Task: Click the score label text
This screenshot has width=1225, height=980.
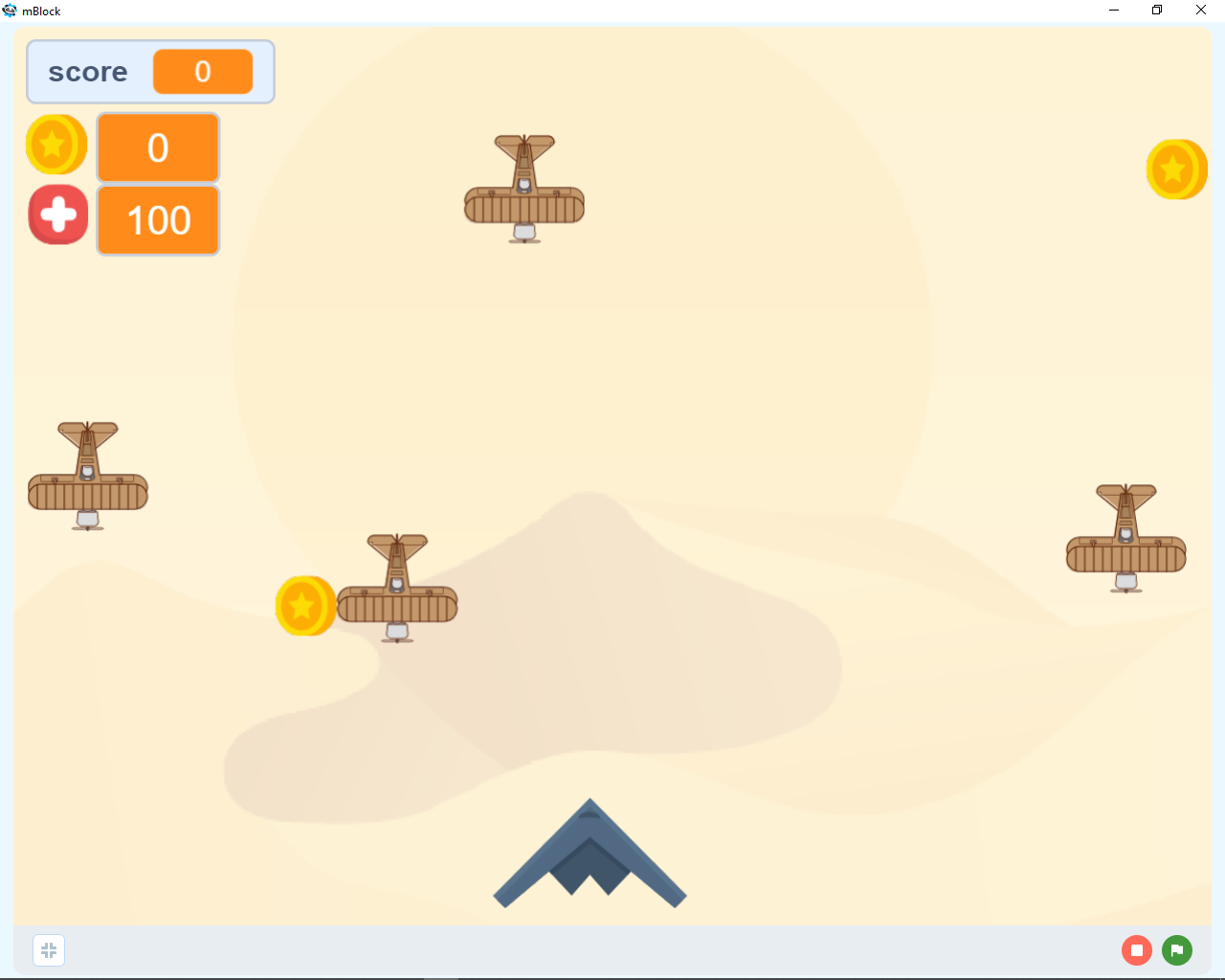Action: (88, 71)
